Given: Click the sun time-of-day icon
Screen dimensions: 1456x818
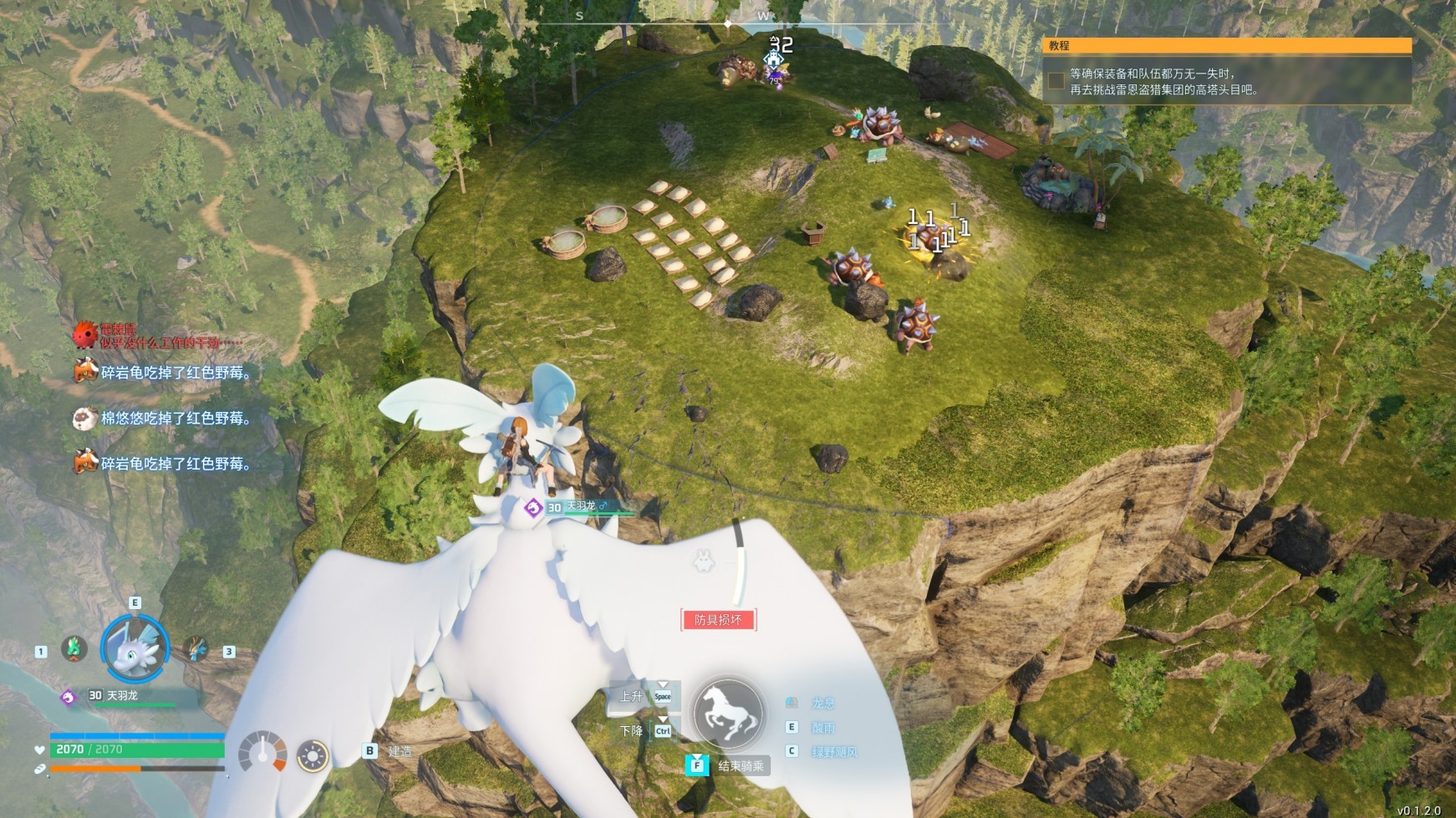Looking at the screenshot, I should click(313, 756).
